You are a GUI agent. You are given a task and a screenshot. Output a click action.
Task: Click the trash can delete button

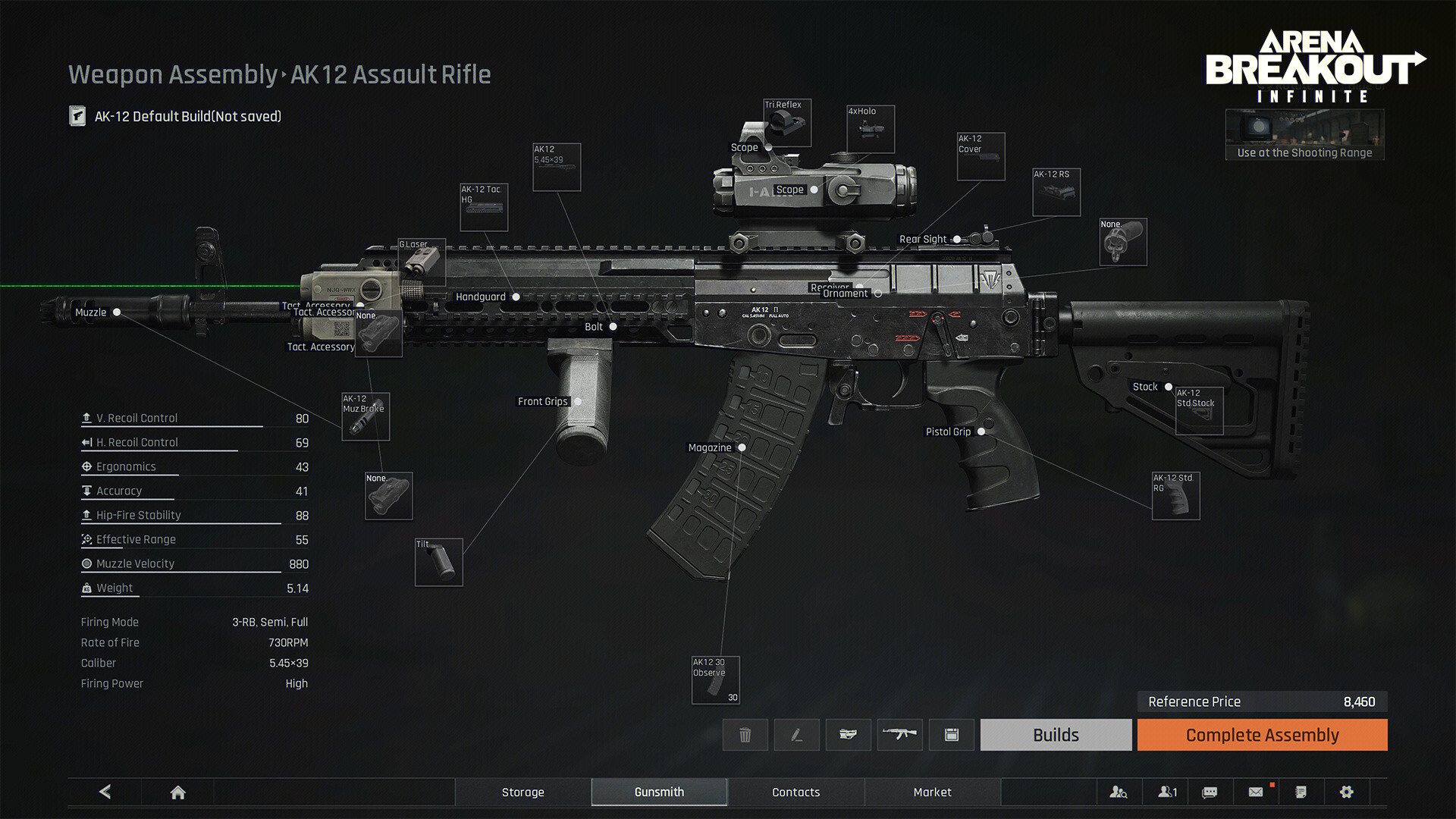(745, 735)
